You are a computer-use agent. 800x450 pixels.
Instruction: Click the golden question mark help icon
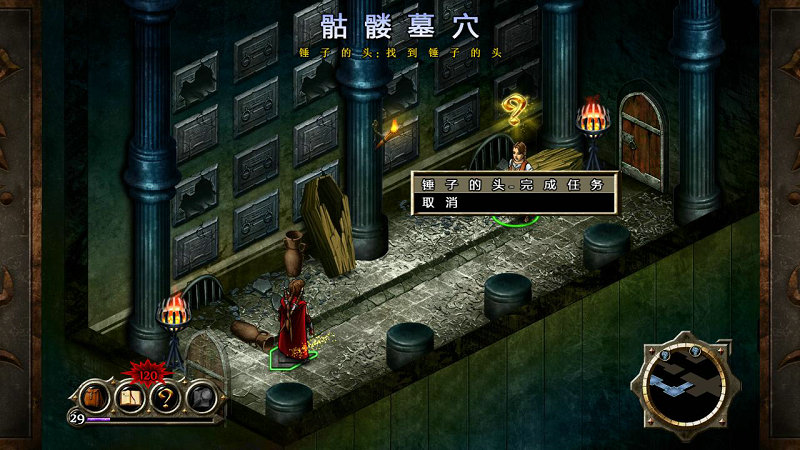click(166, 398)
